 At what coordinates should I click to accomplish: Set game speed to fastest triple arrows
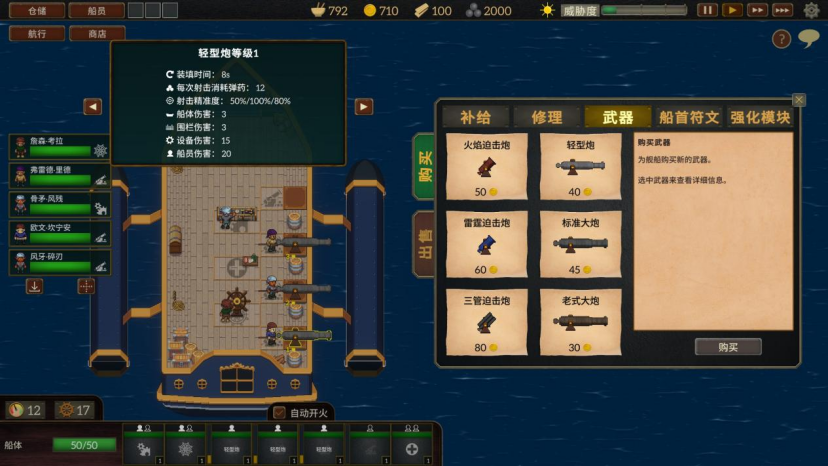[x=783, y=10]
